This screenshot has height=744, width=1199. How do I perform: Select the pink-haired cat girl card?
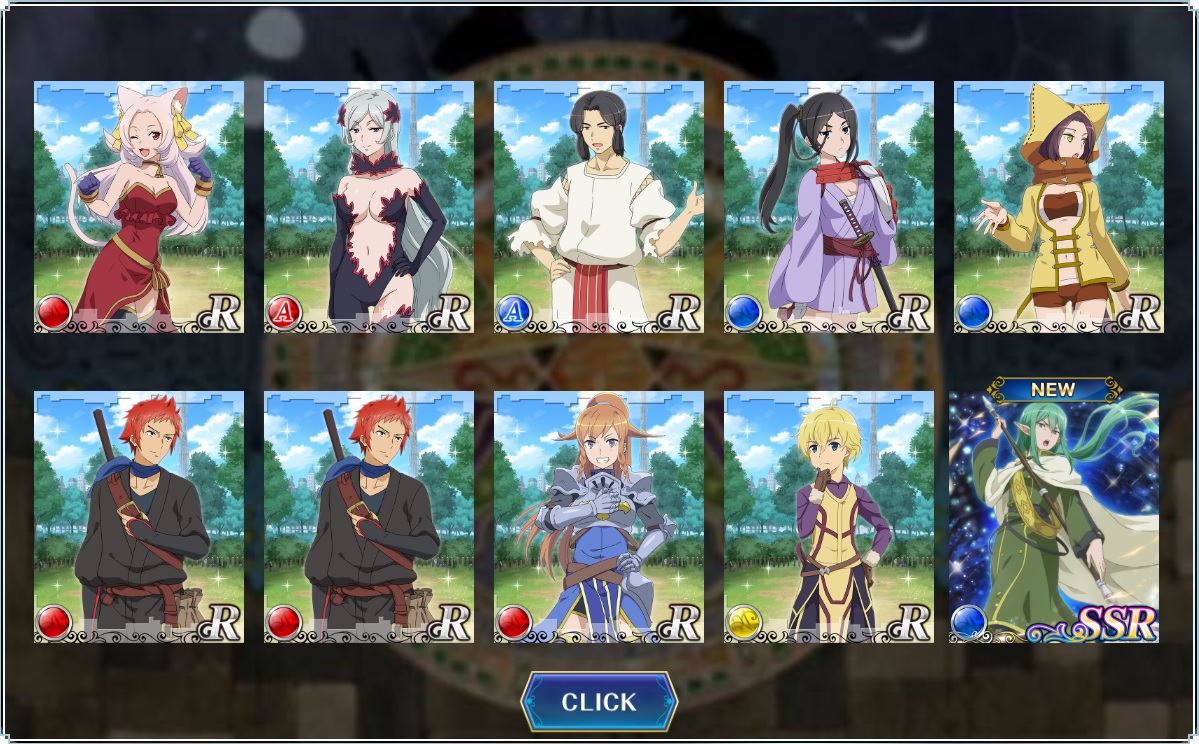pos(139,207)
